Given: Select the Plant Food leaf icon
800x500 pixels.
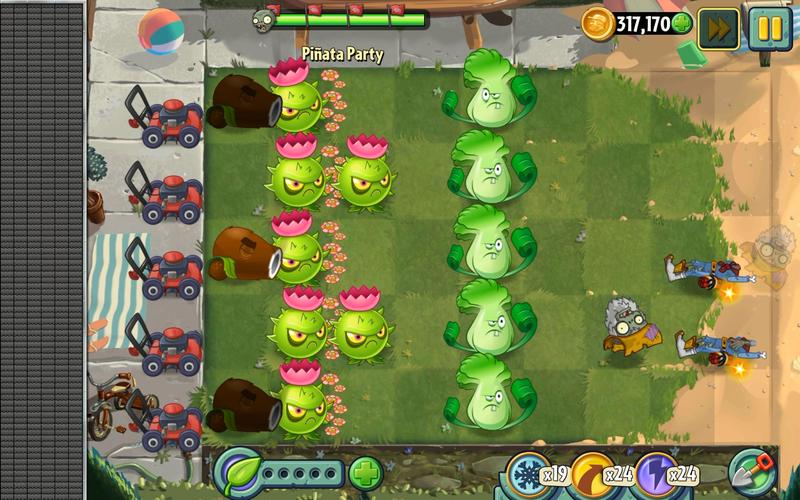Looking at the screenshot, I should point(238,470).
